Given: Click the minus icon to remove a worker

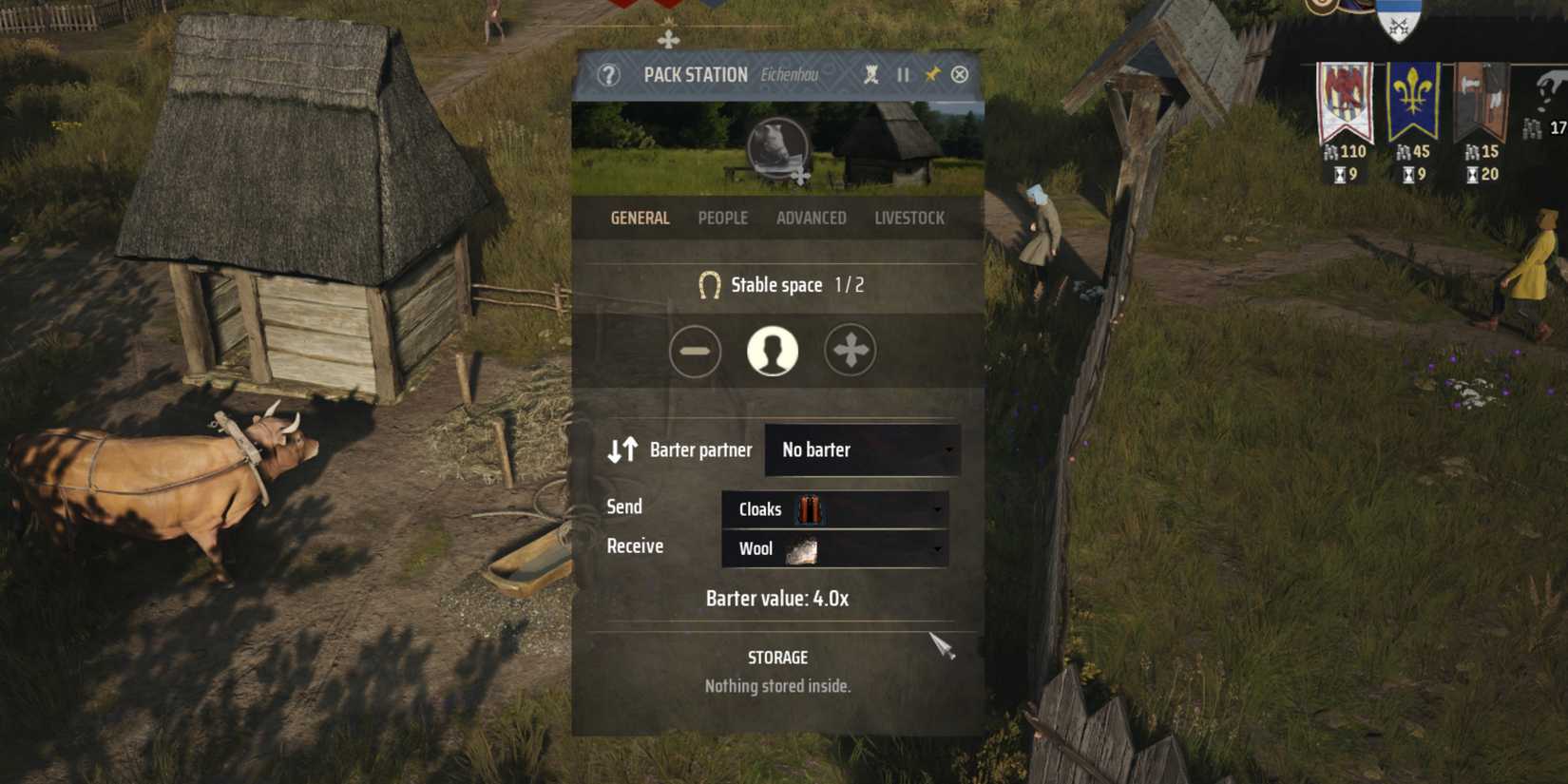Looking at the screenshot, I should (695, 350).
